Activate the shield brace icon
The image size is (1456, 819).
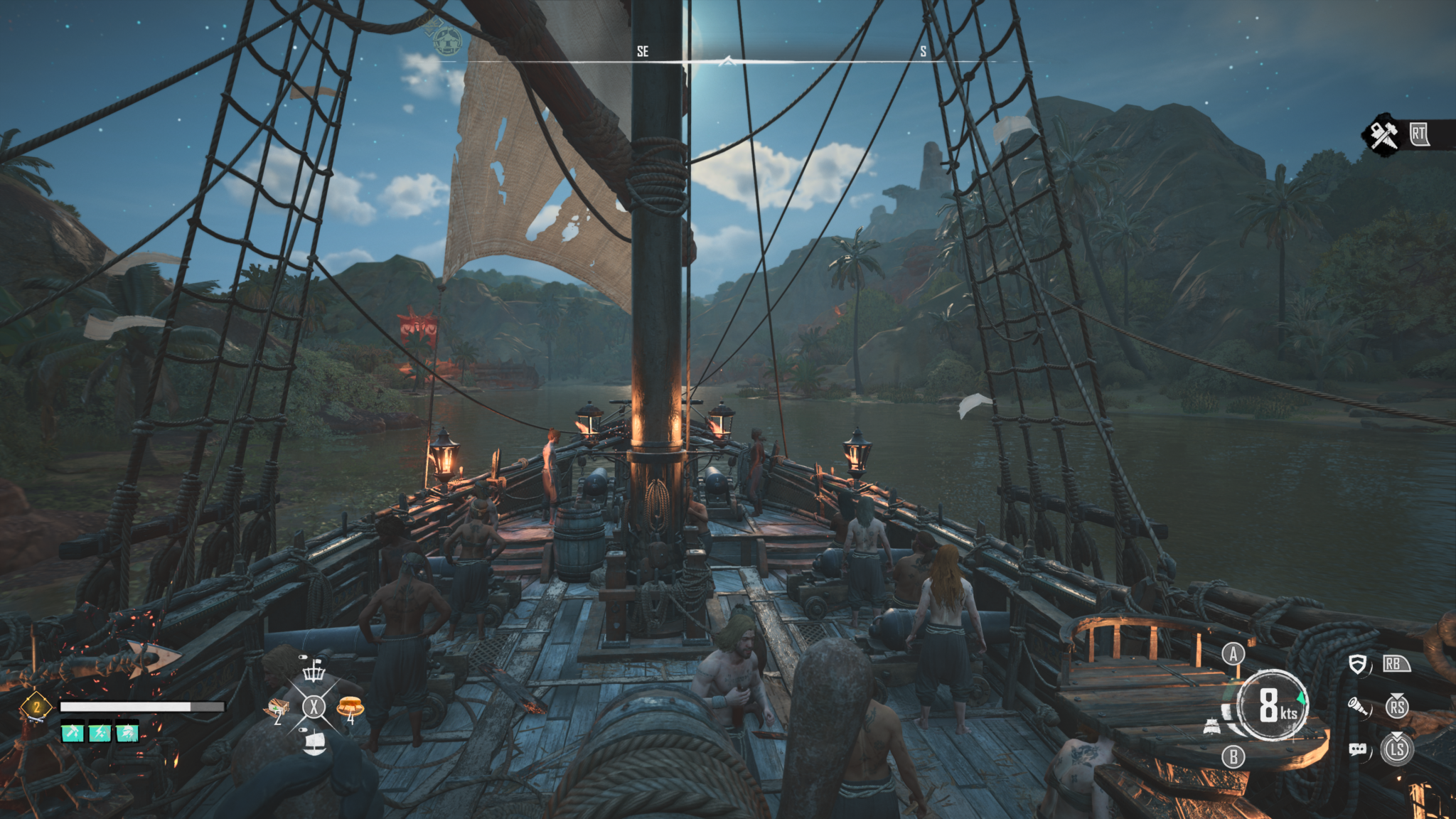point(1358,665)
